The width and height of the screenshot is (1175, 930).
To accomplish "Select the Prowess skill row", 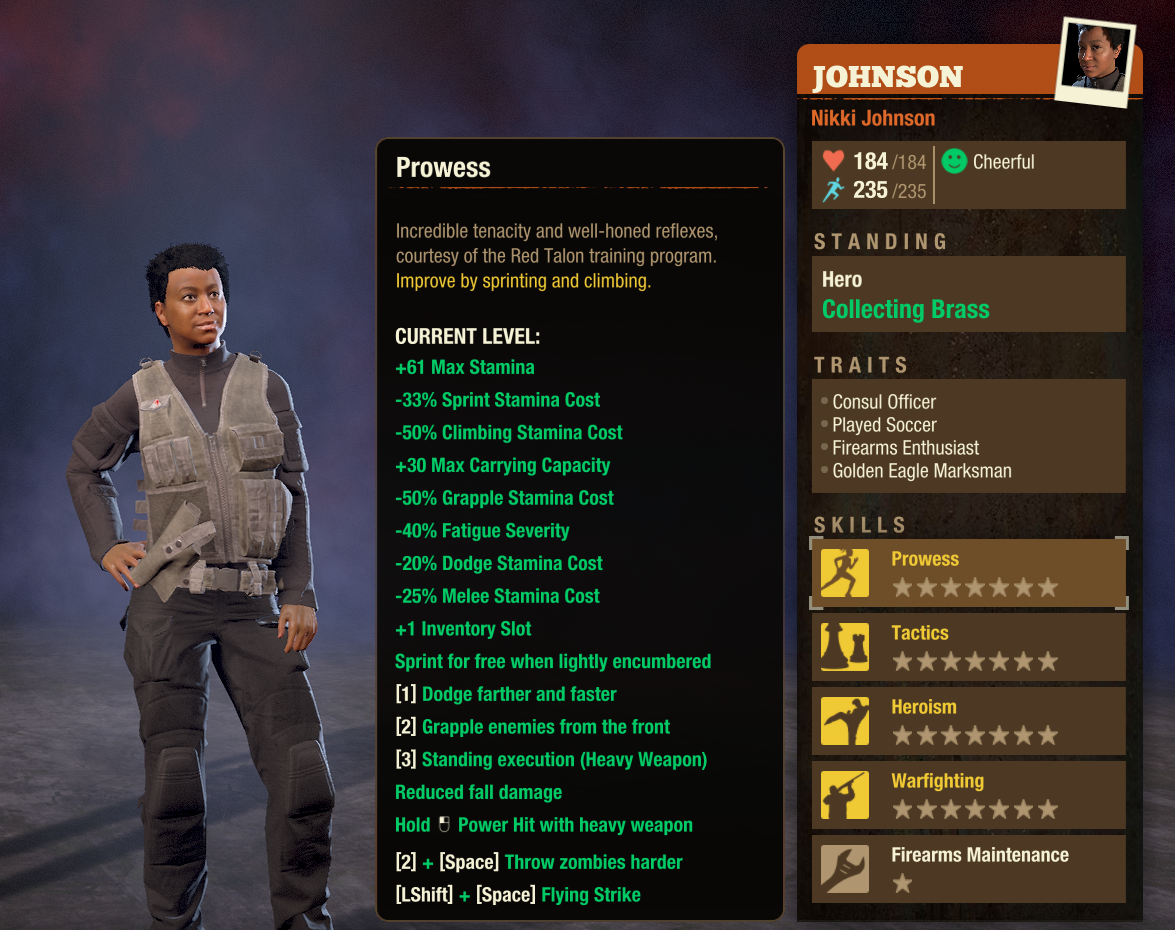I will coord(968,573).
